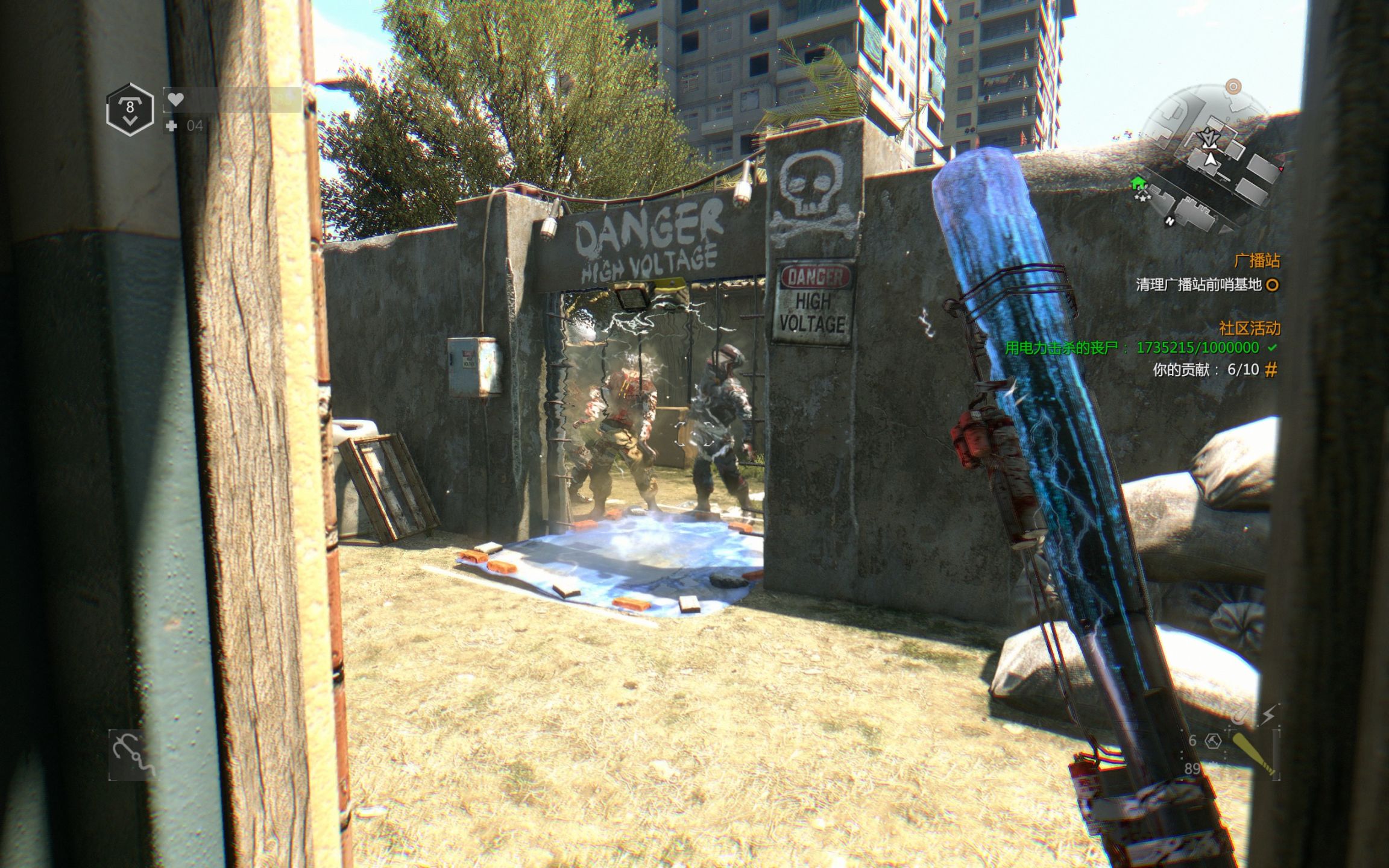Click the hexagonal hammer repair icon
The image size is (1389, 868).
pos(1213,740)
